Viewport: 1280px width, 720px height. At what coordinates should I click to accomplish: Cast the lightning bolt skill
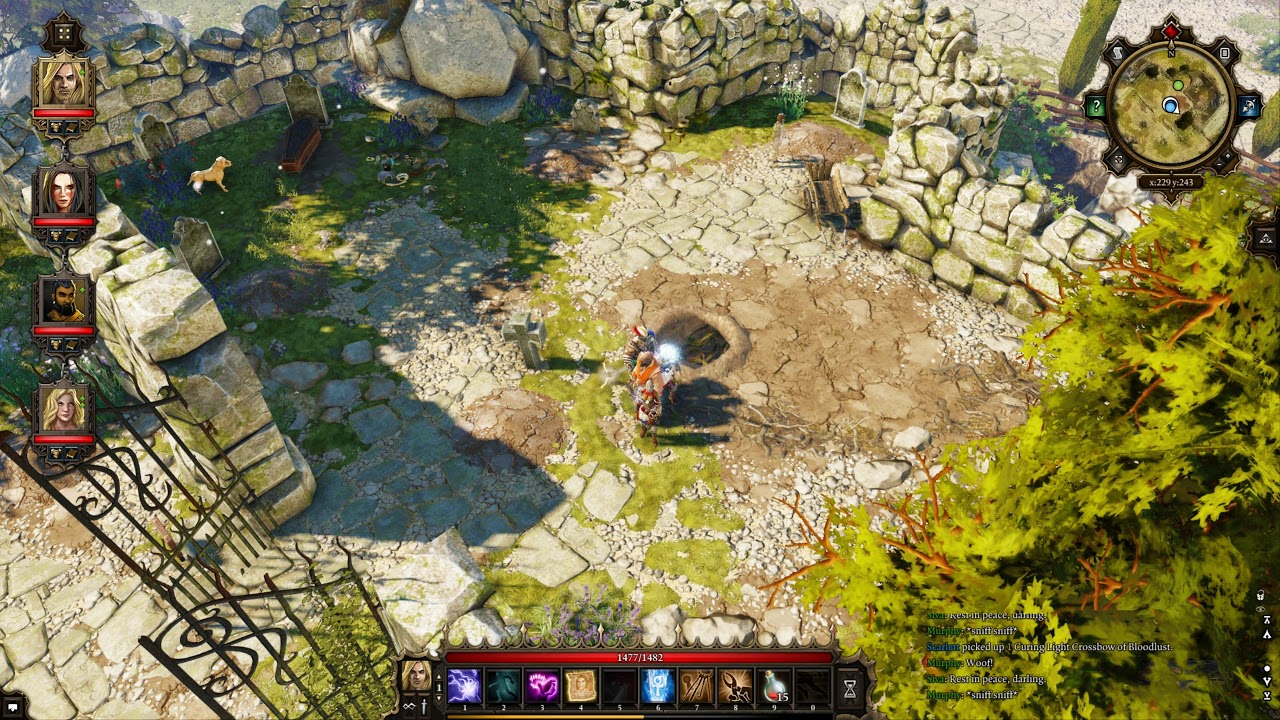tap(464, 686)
